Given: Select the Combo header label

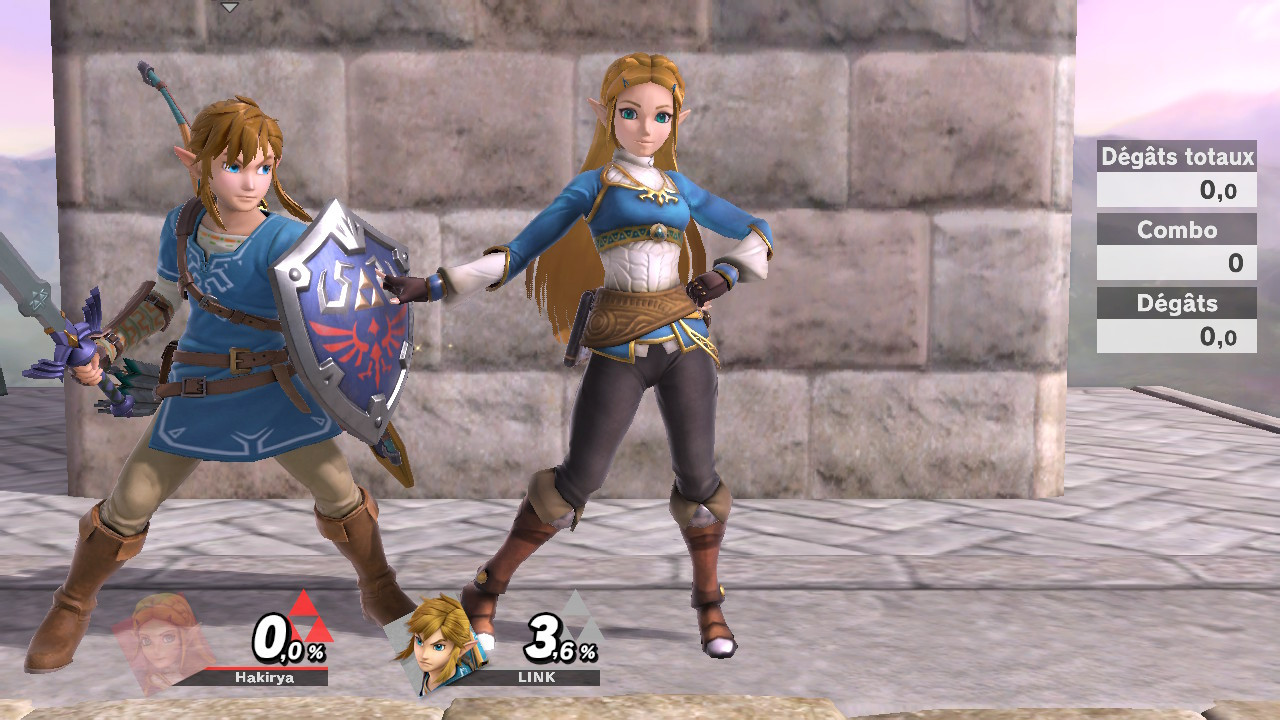Looking at the screenshot, I should pyautogui.click(x=1176, y=230).
